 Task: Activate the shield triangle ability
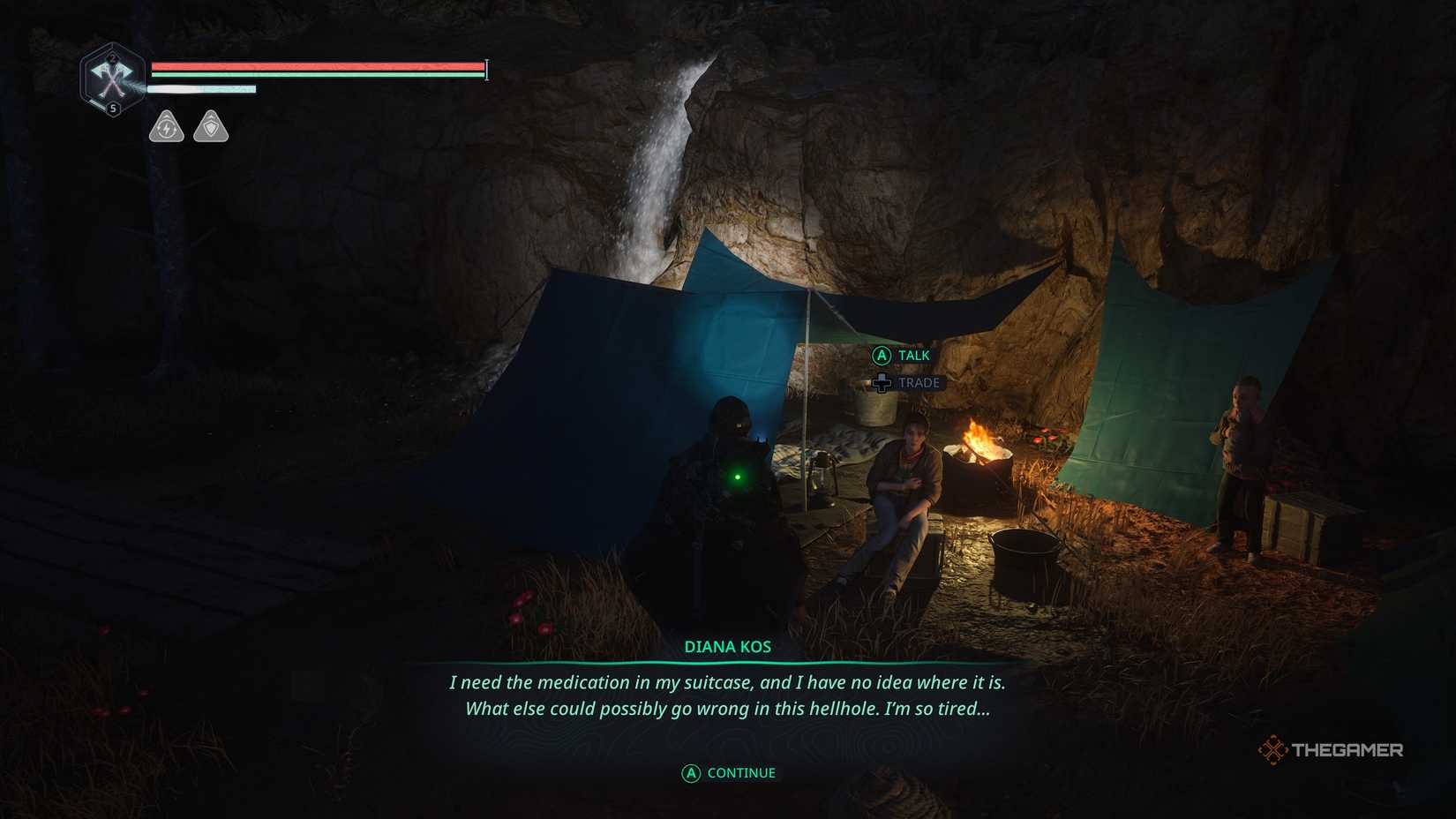[x=211, y=127]
